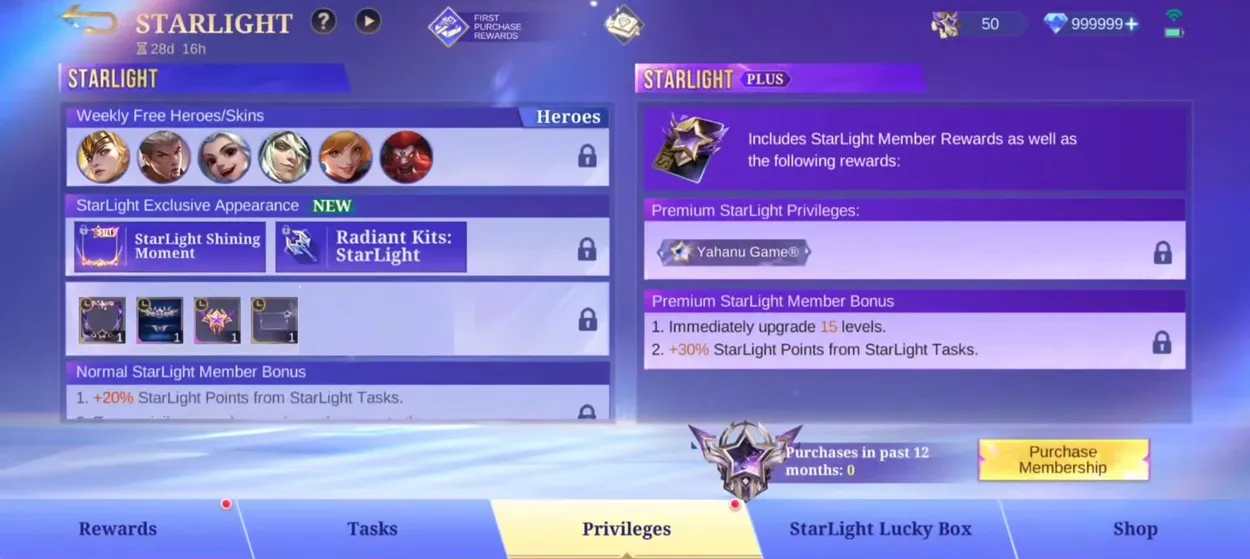The width and height of the screenshot is (1250, 559).
Task: Click the Purchase Membership button
Action: 1063,460
